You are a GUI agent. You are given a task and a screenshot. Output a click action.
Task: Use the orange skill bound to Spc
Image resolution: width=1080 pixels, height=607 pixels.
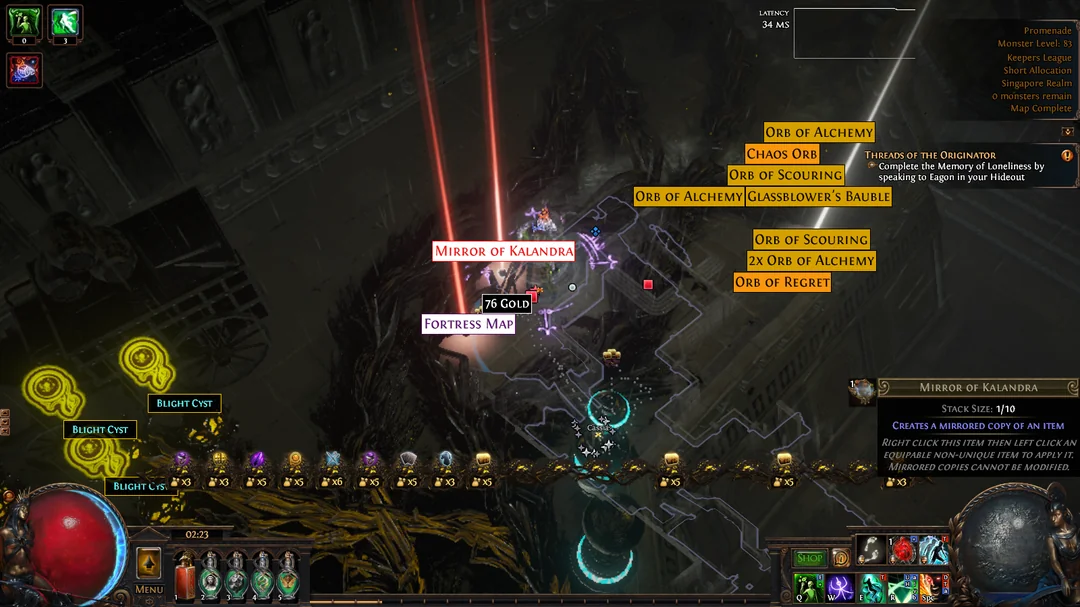pyautogui.click(x=933, y=587)
